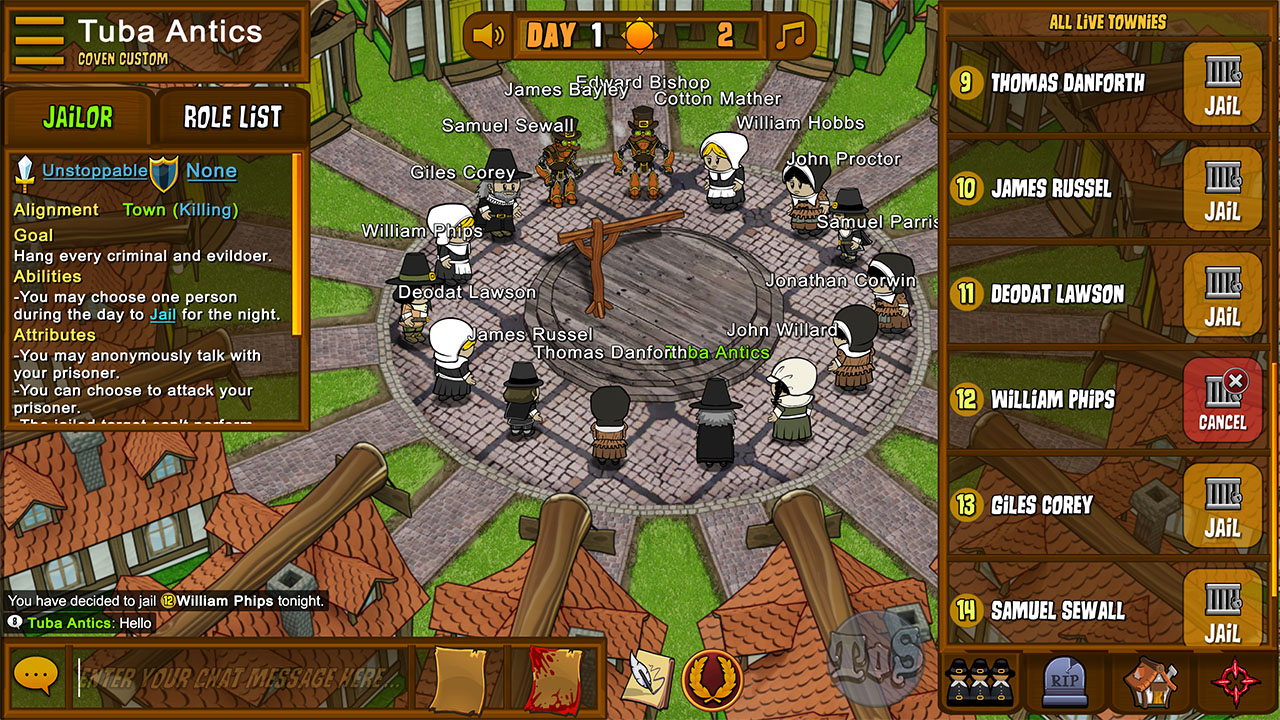Open the blood-stained death note scroll
The width and height of the screenshot is (1280, 720).
(x=553, y=679)
